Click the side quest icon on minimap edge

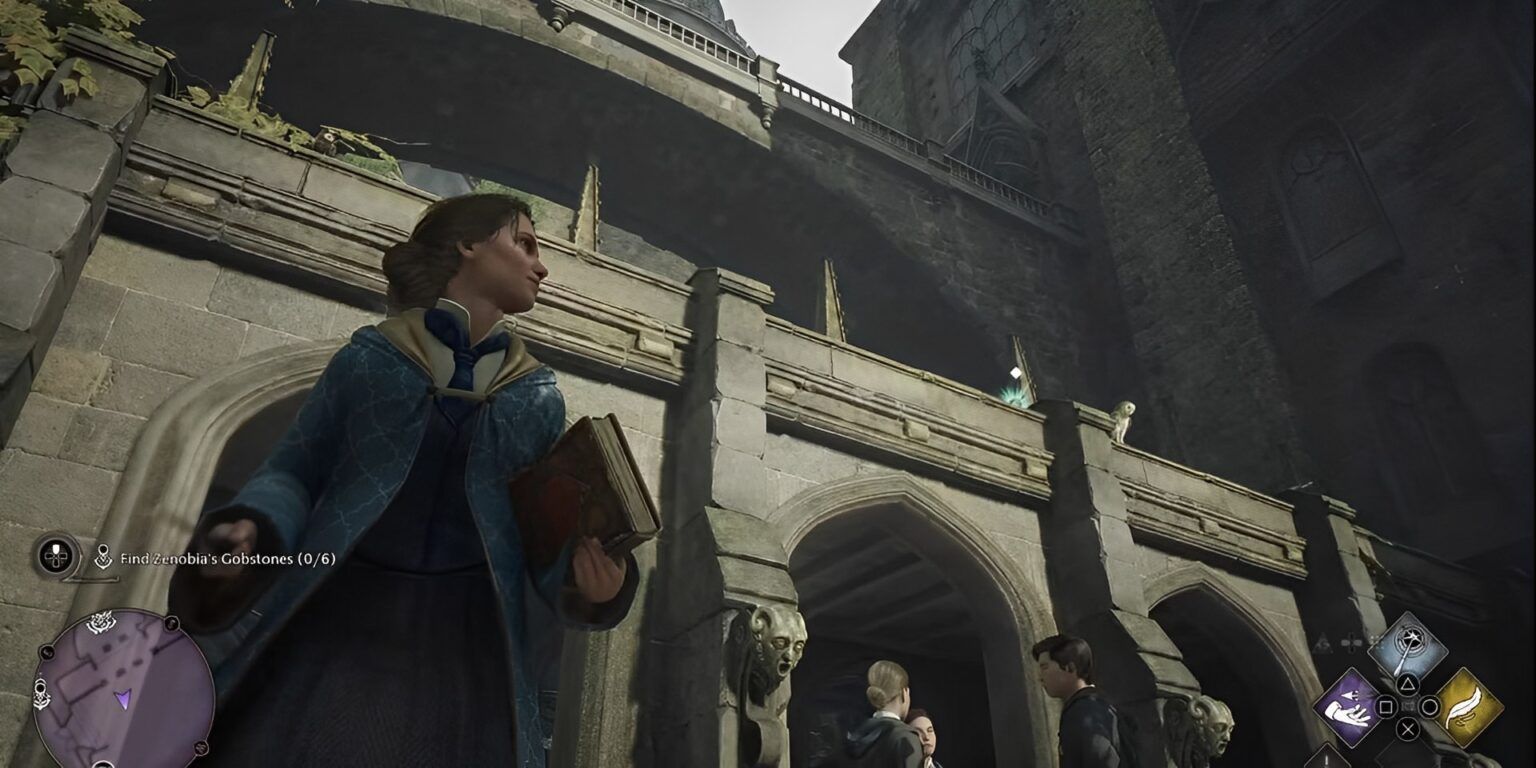[x=41, y=691]
